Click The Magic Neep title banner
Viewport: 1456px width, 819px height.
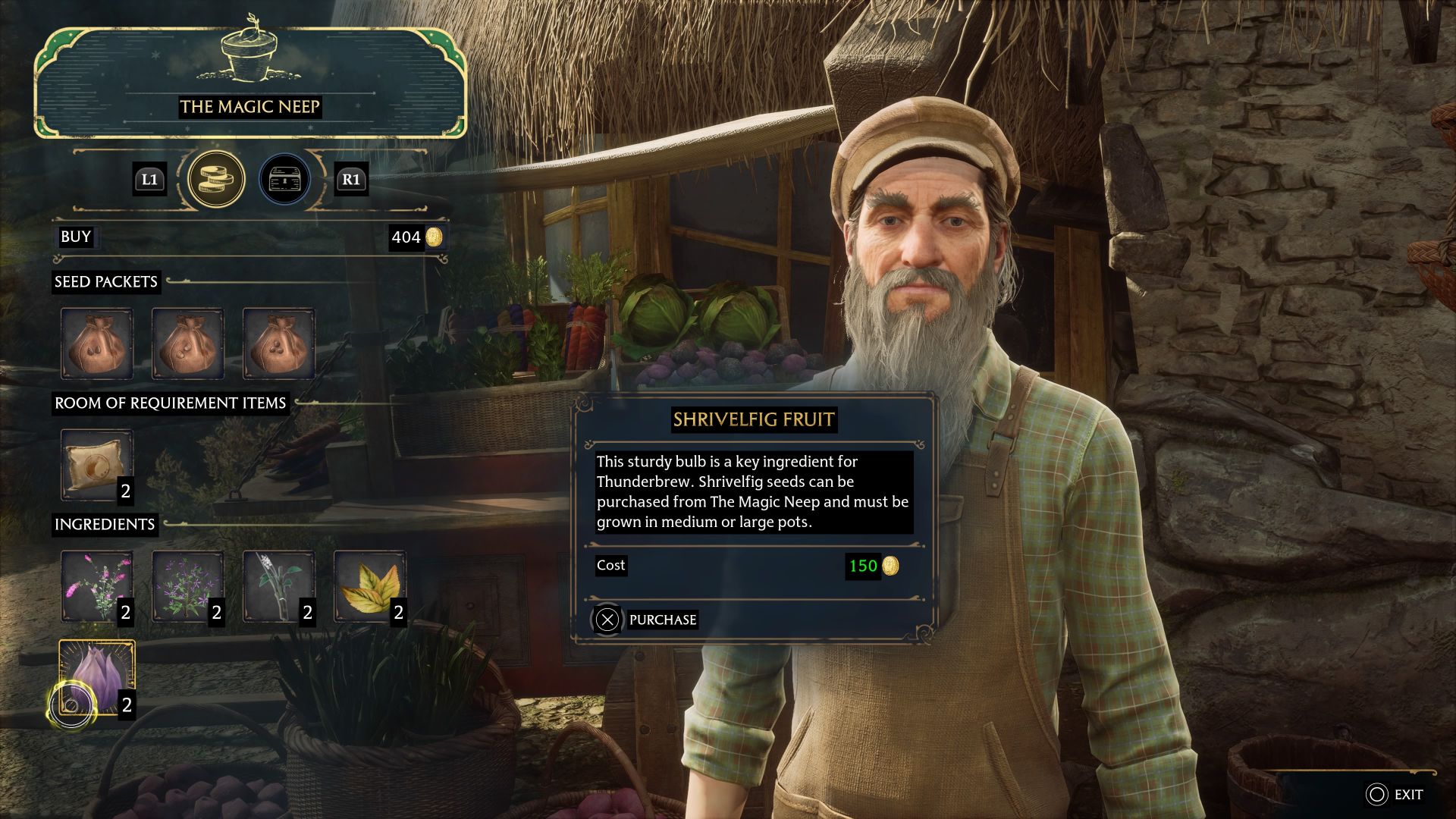250,106
